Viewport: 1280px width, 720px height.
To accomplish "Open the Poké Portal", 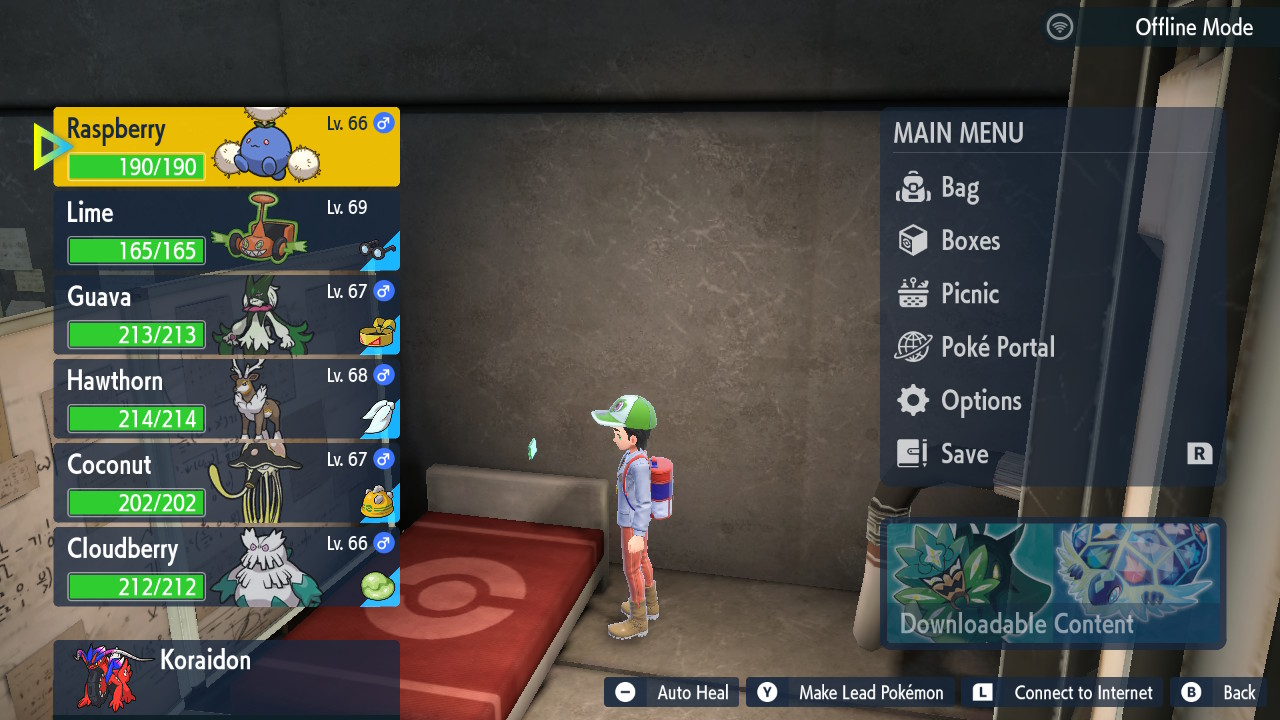I will [x=996, y=347].
